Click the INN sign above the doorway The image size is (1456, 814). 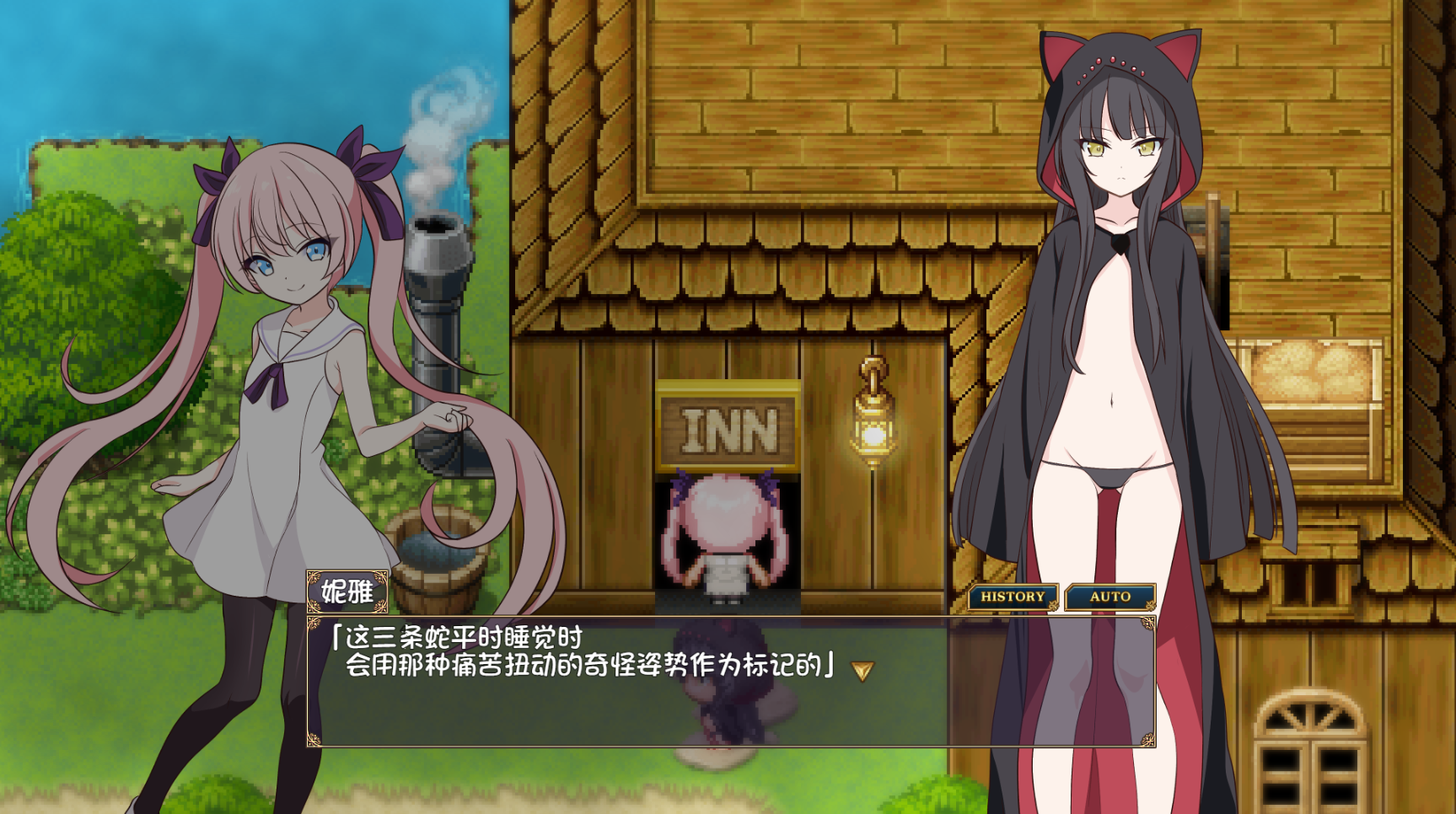coord(729,431)
